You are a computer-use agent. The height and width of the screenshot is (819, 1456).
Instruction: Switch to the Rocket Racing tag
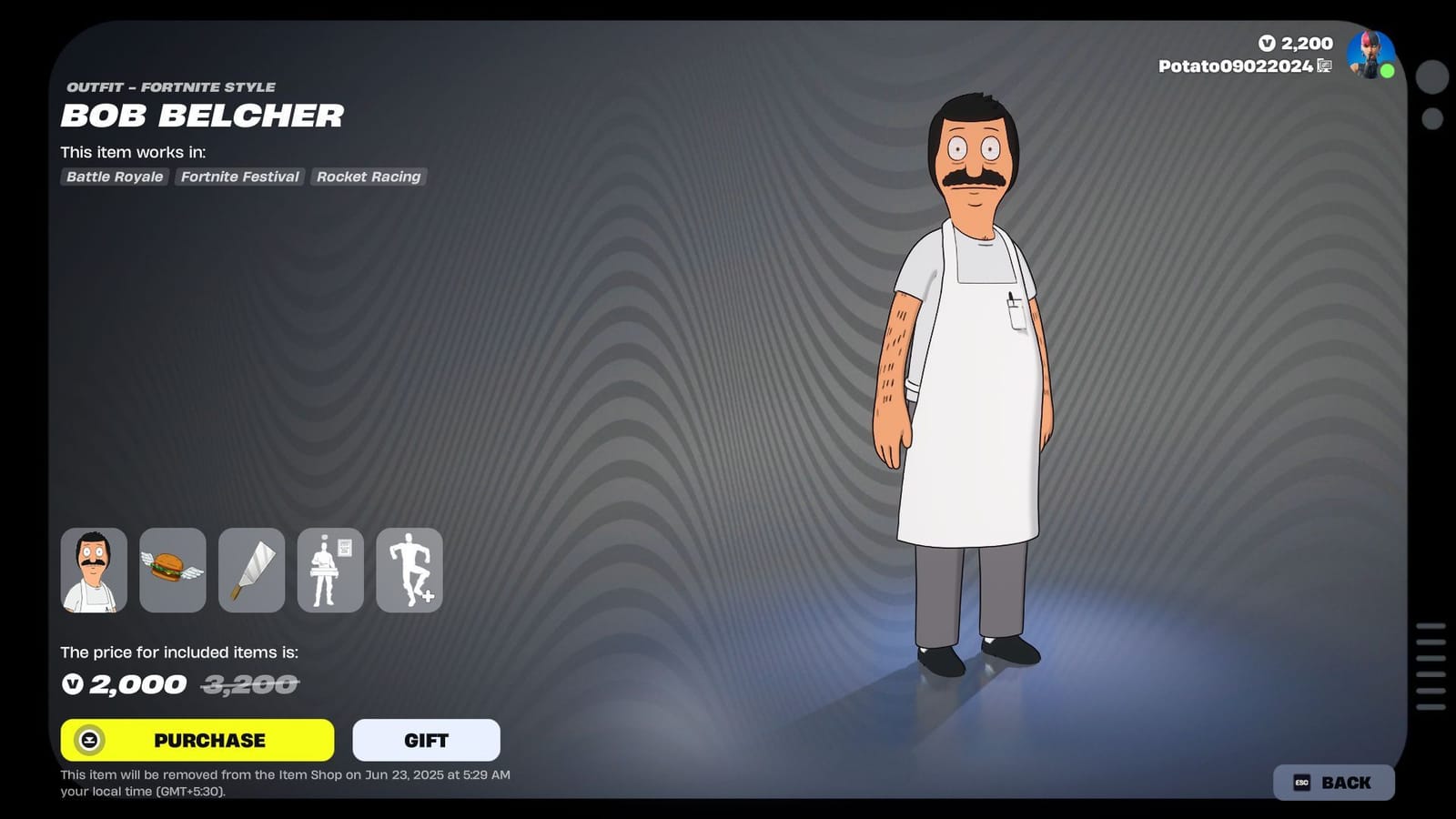coord(368,177)
